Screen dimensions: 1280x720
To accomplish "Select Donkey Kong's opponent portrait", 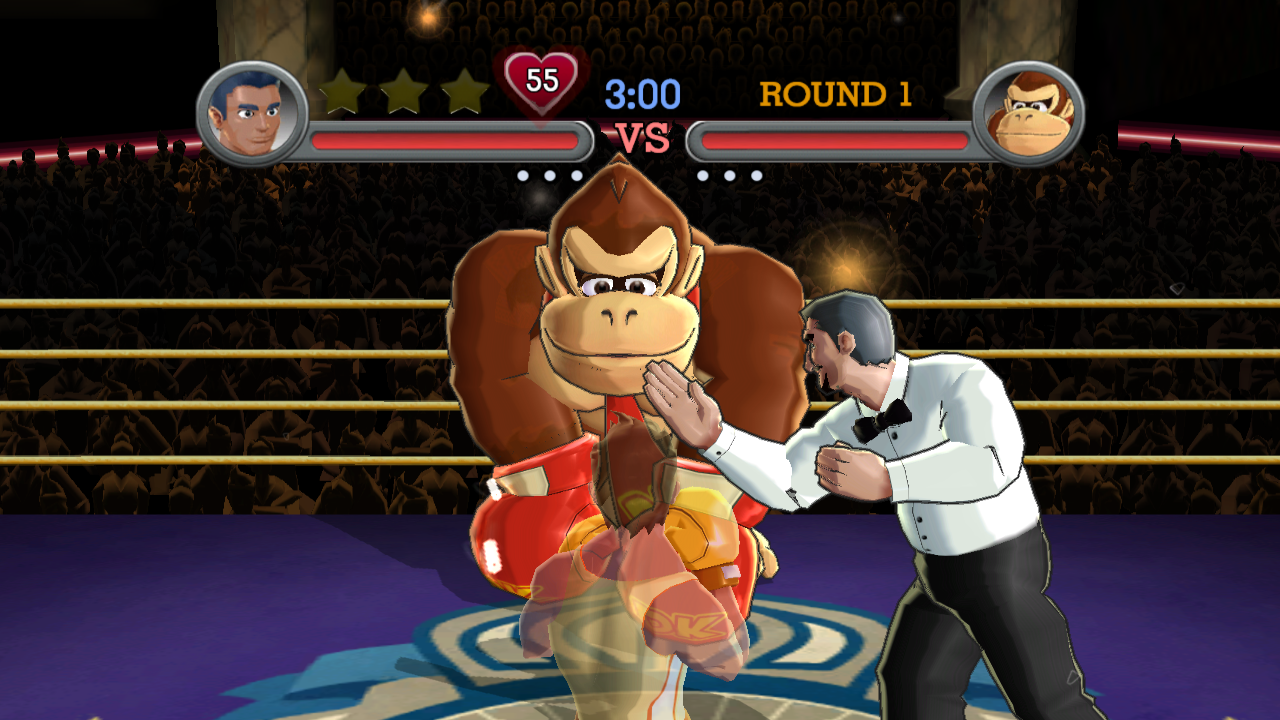I will (1028, 112).
